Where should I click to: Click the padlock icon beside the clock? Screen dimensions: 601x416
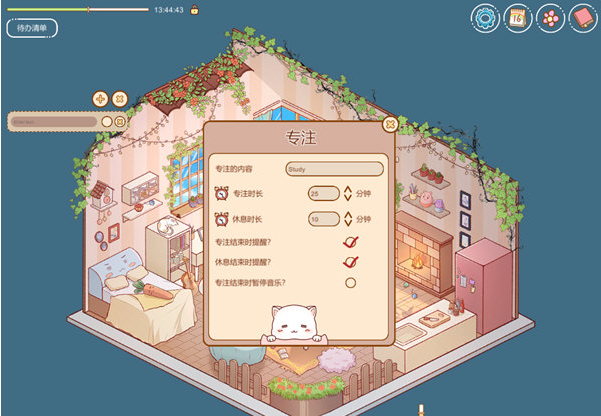point(194,10)
